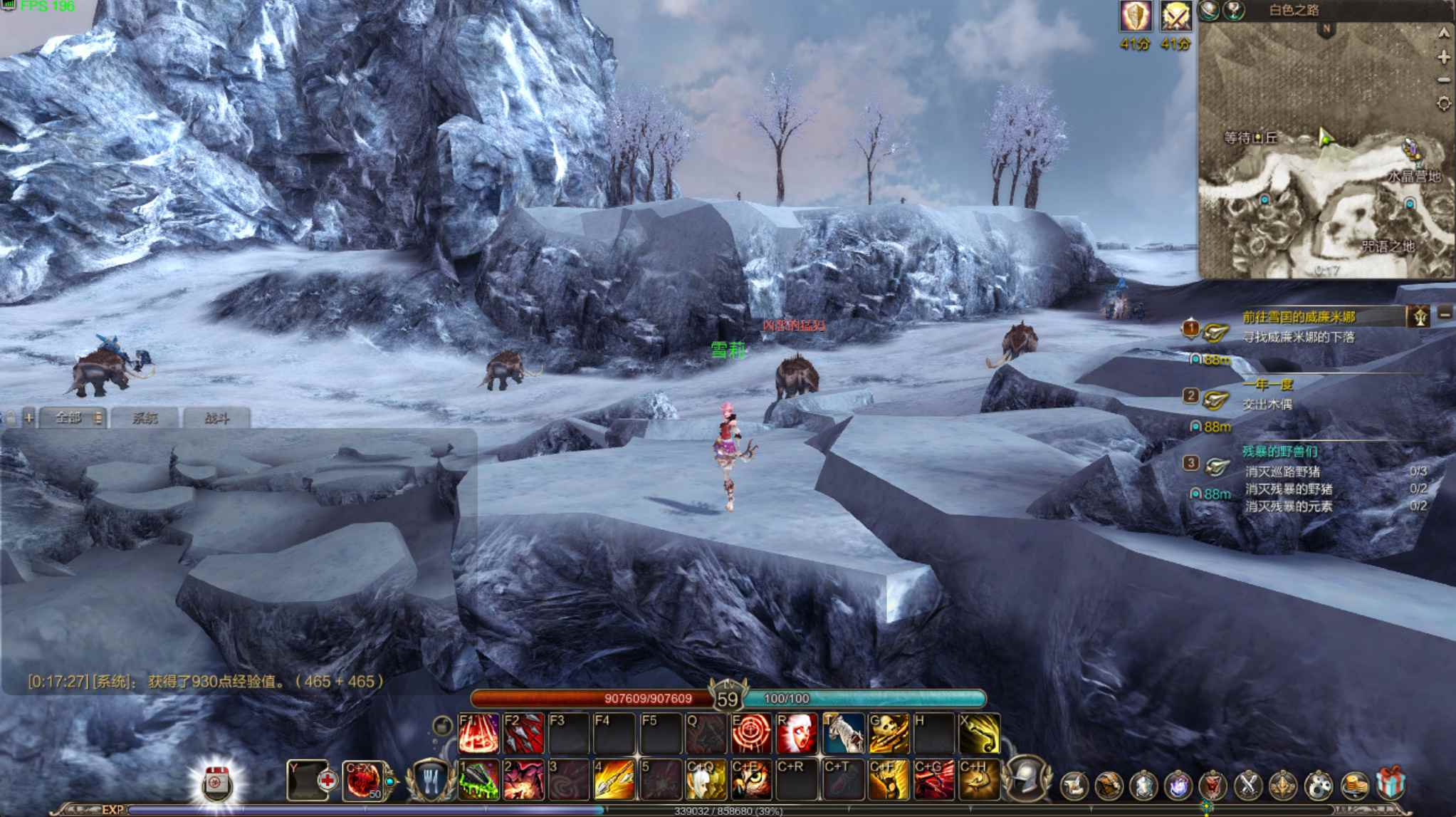Viewport: 1456px width, 817px height.
Task: Open the minimap gear settings
Action: [x=1443, y=104]
